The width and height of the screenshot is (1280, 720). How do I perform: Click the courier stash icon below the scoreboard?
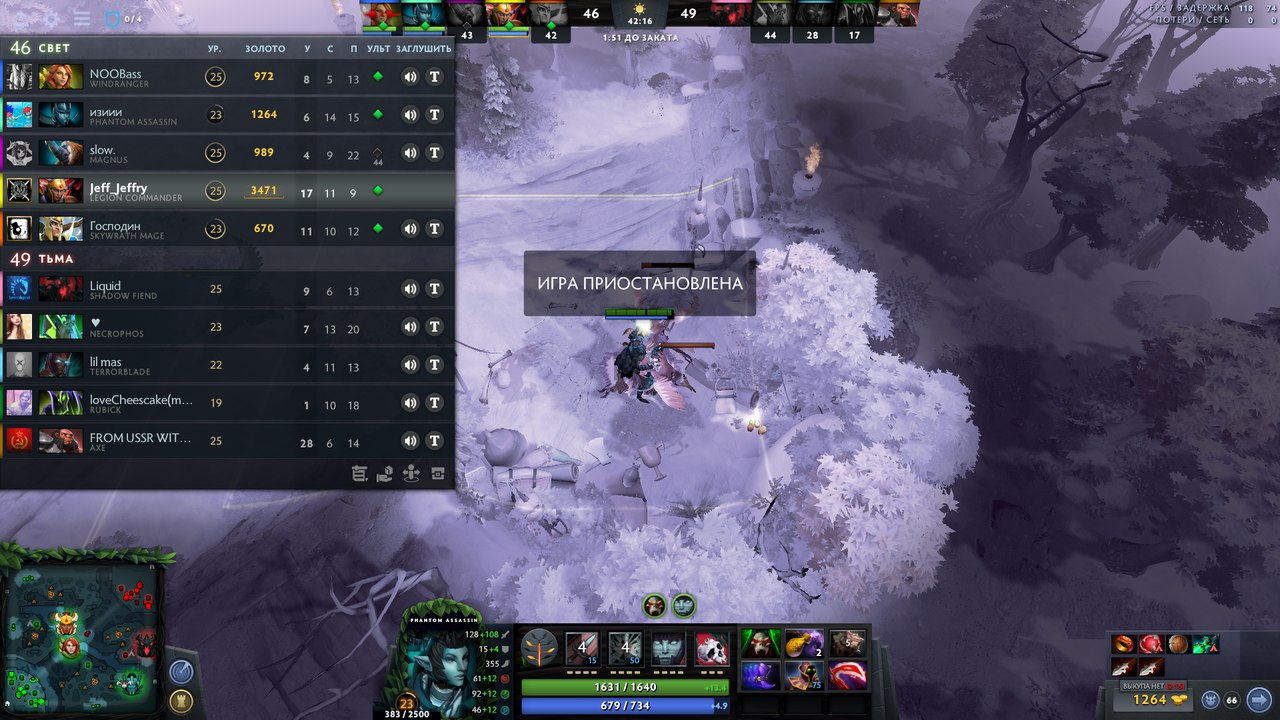tap(438, 473)
